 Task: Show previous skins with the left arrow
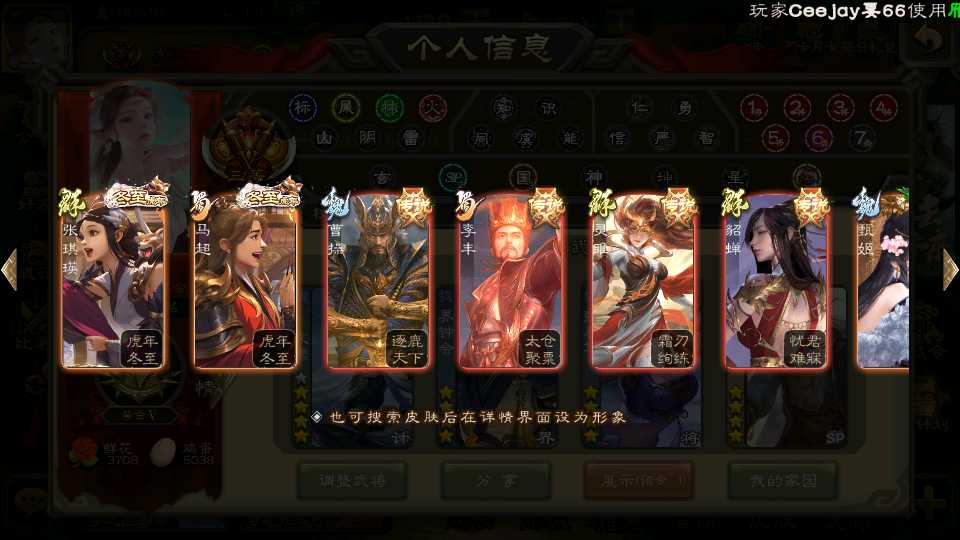pos(10,270)
